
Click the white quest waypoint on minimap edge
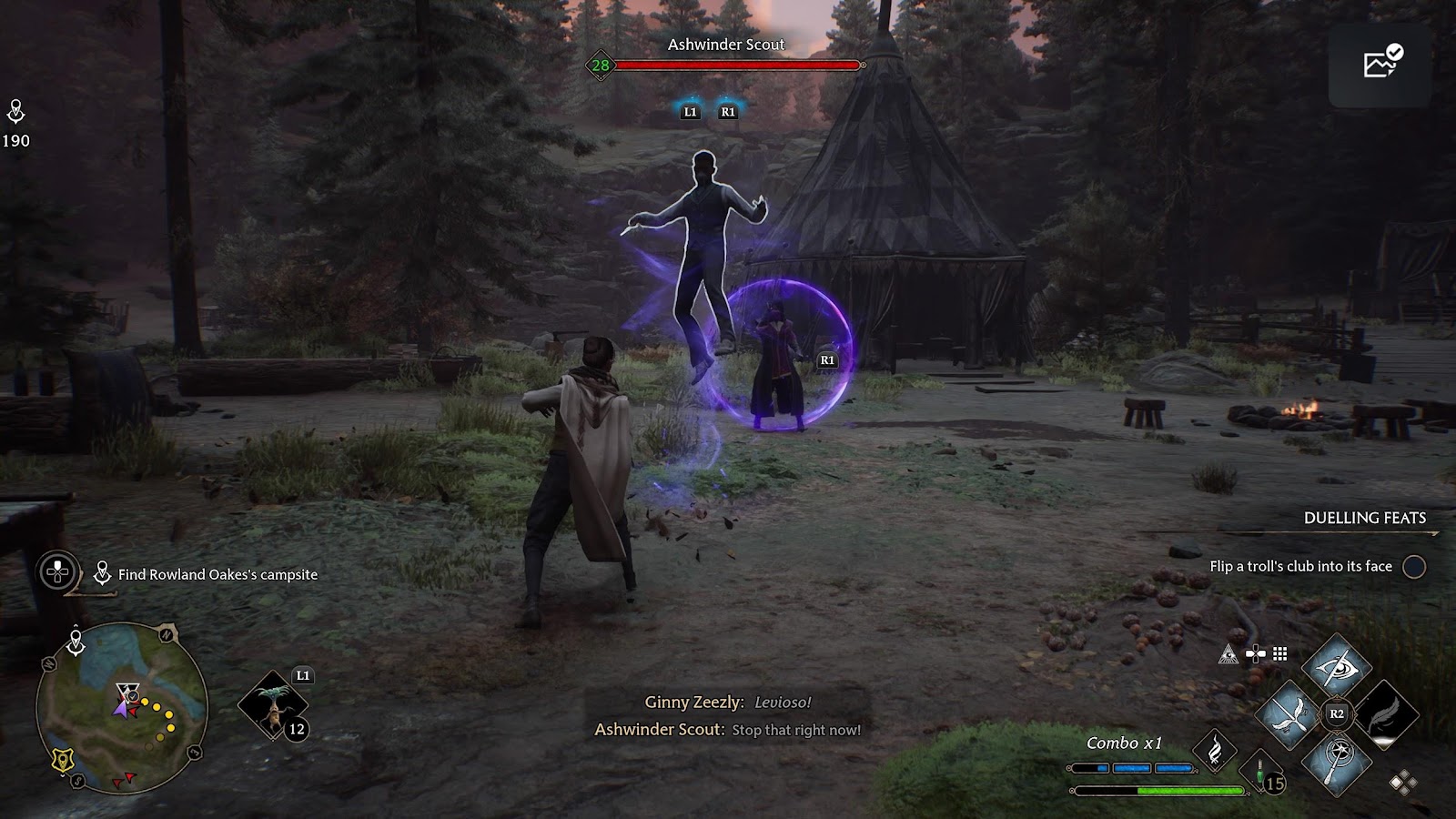[x=76, y=642]
